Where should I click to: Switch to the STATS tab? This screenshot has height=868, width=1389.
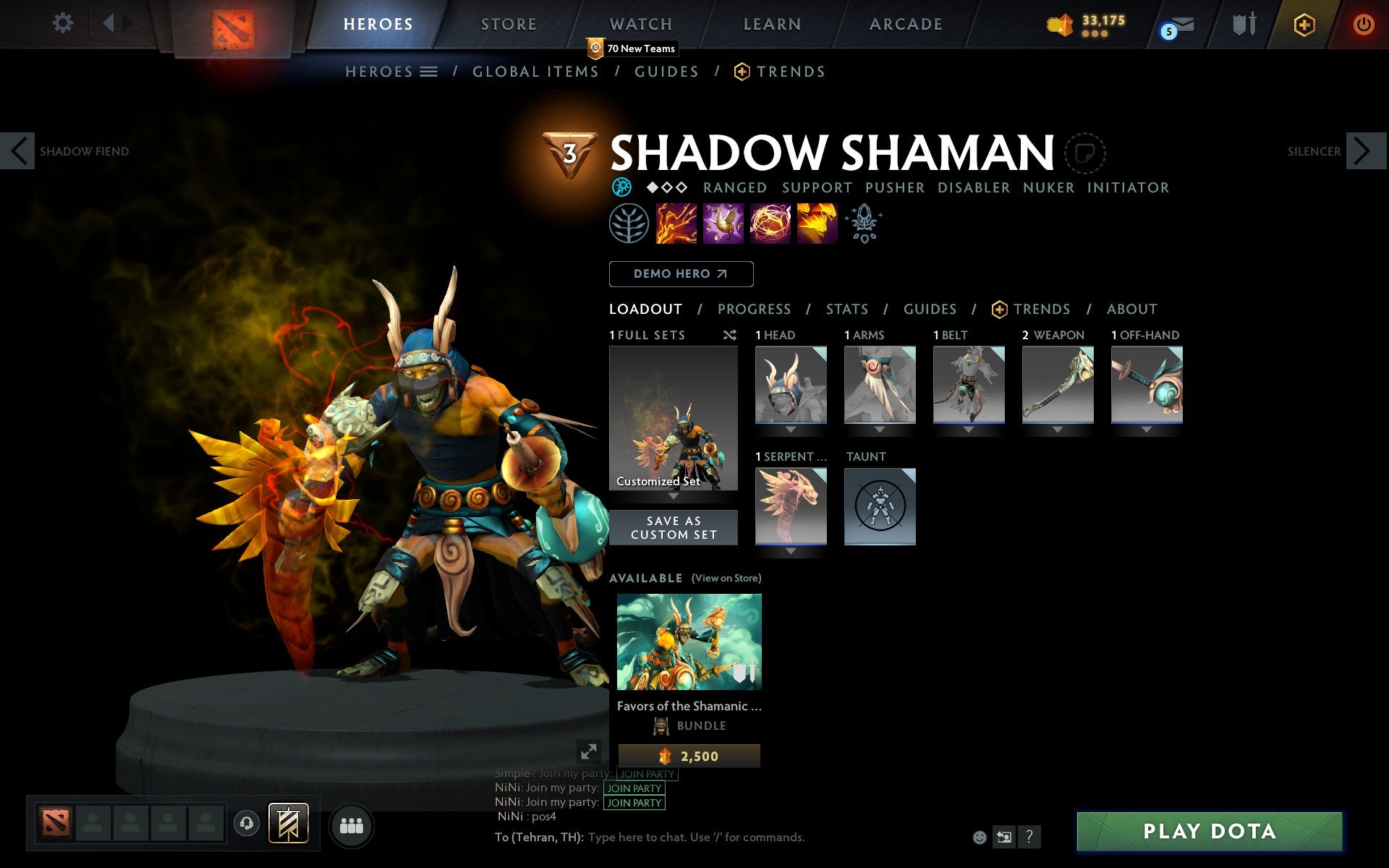[x=846, y=309]
